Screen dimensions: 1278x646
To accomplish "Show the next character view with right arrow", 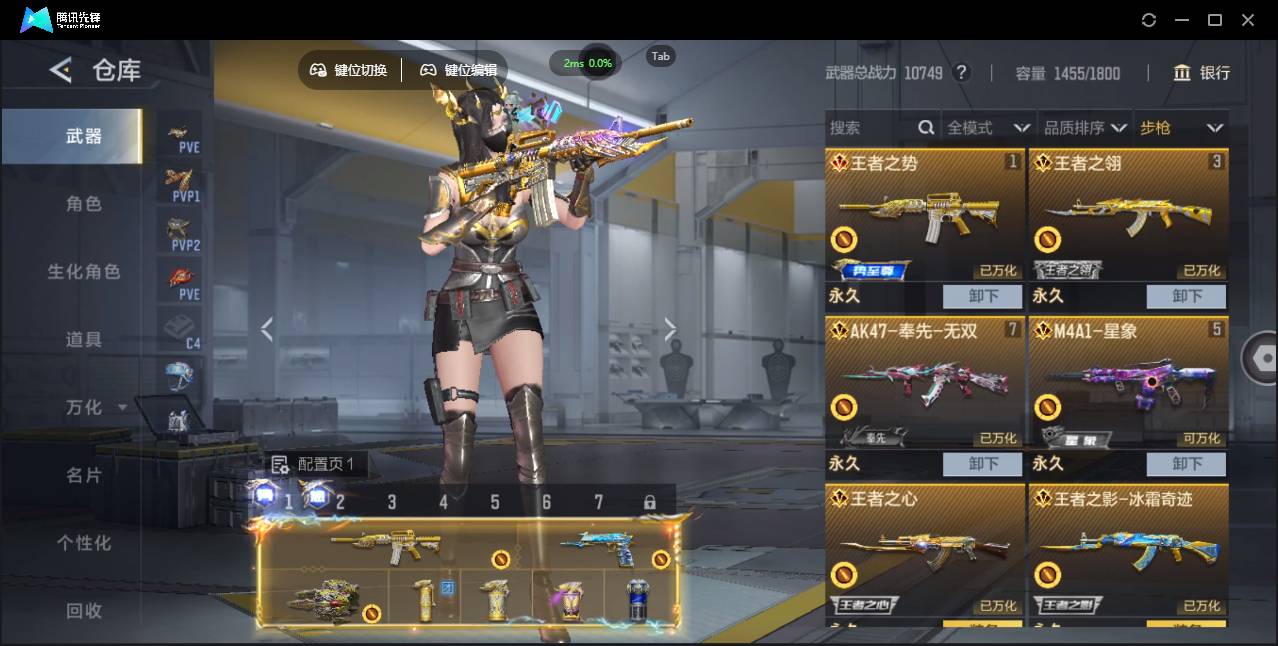I will coord(670,329).
